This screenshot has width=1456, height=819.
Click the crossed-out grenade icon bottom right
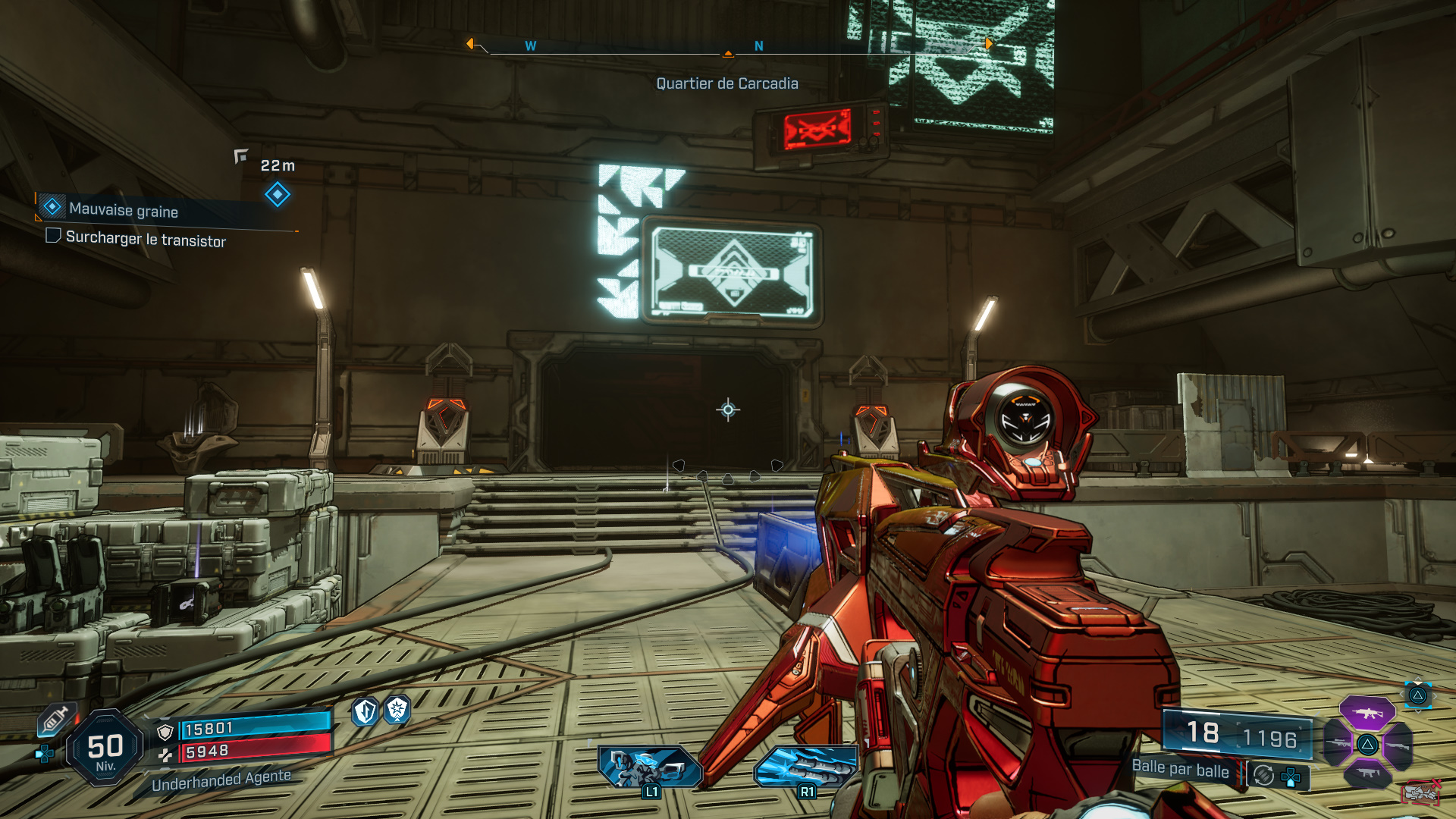[1420, 793]
